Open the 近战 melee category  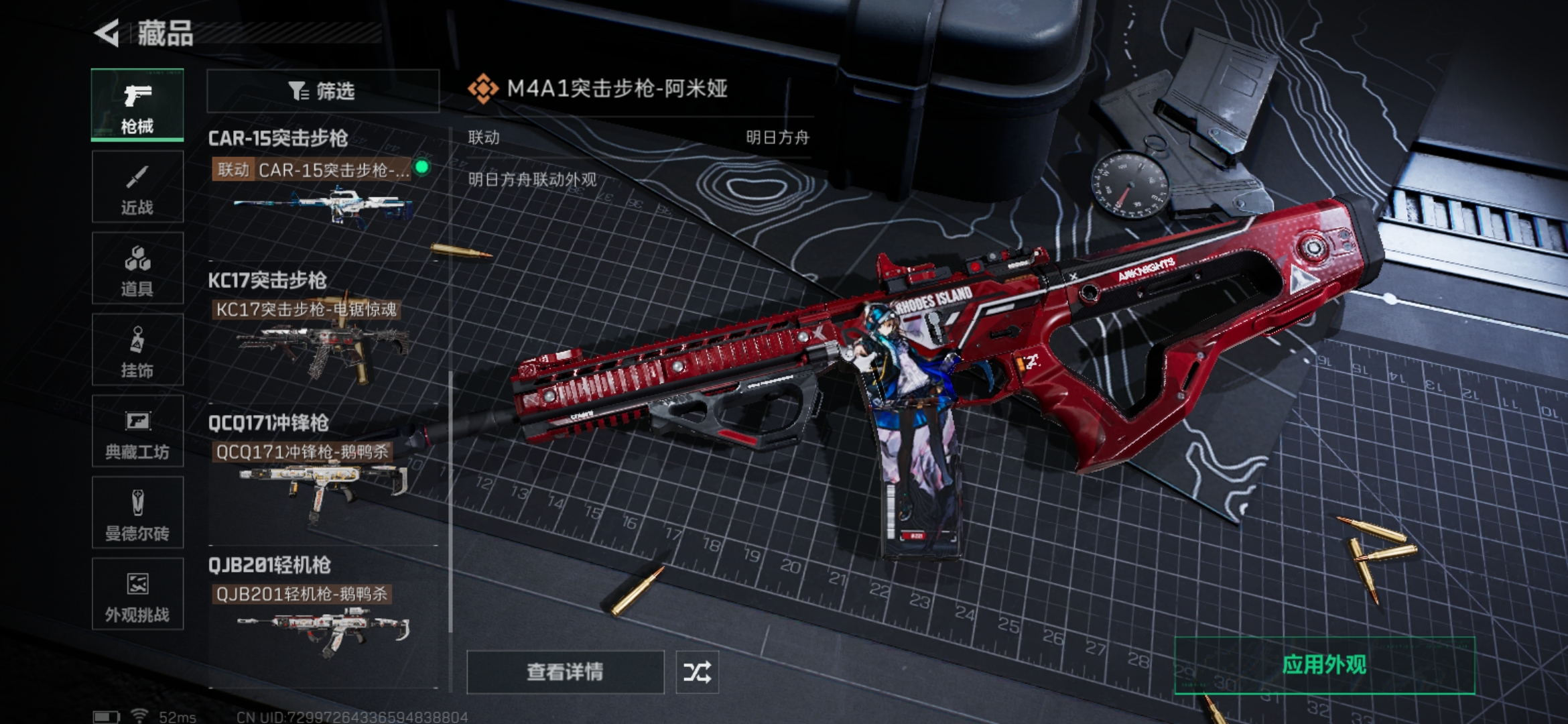(137, 187)
